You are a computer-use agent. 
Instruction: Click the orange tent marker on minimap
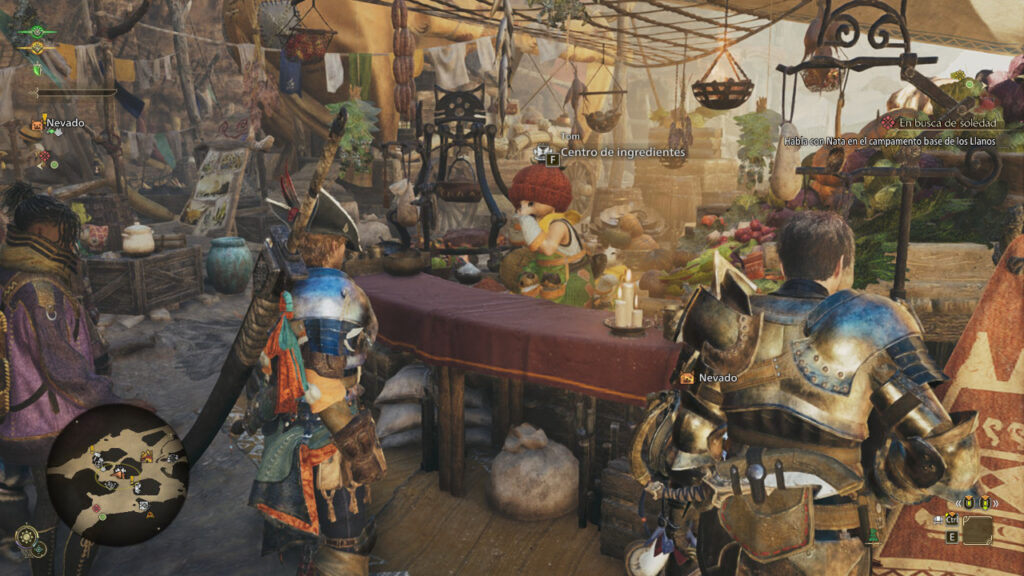tap(147, 456)
